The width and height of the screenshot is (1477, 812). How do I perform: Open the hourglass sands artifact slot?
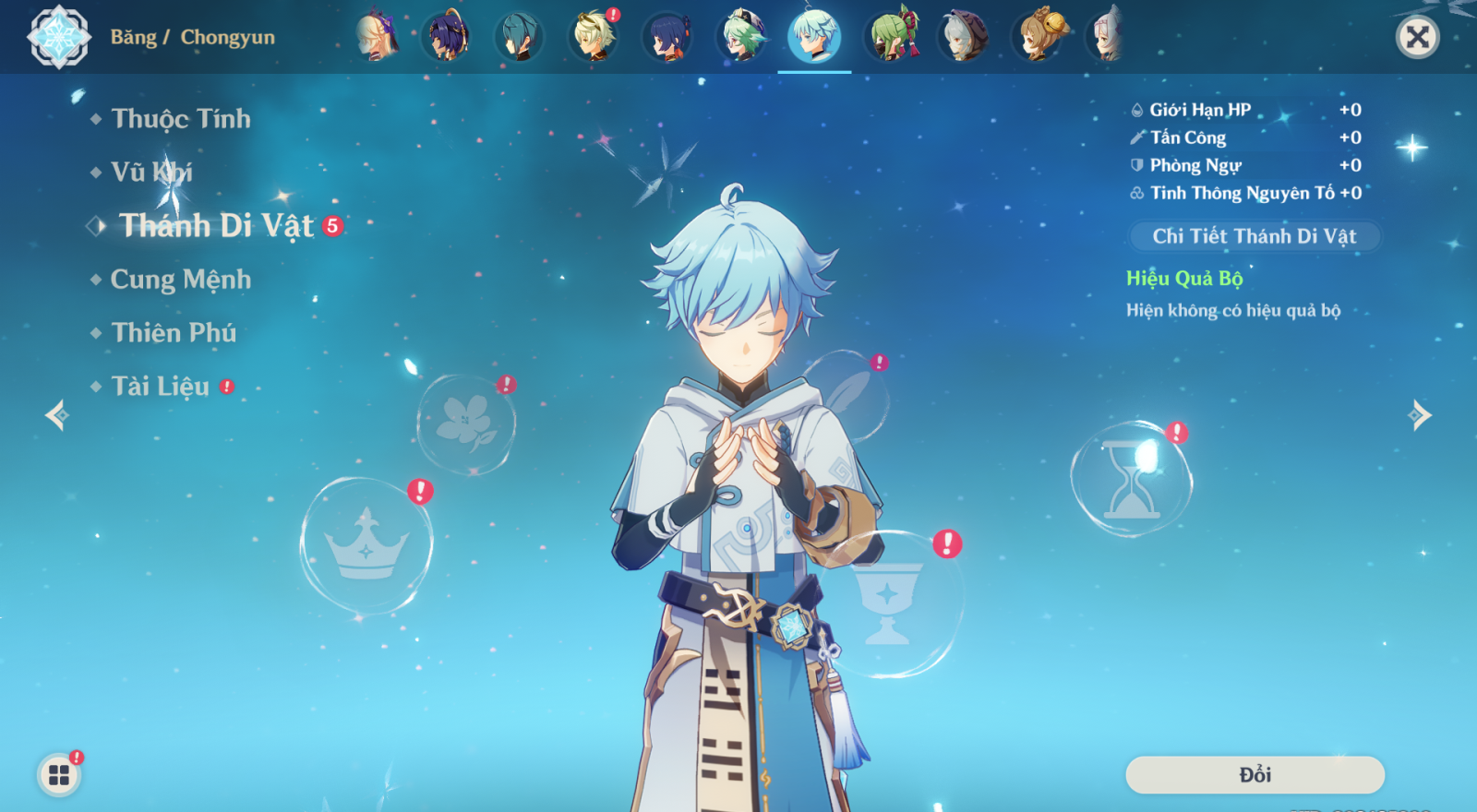(x=1132, y=480)
